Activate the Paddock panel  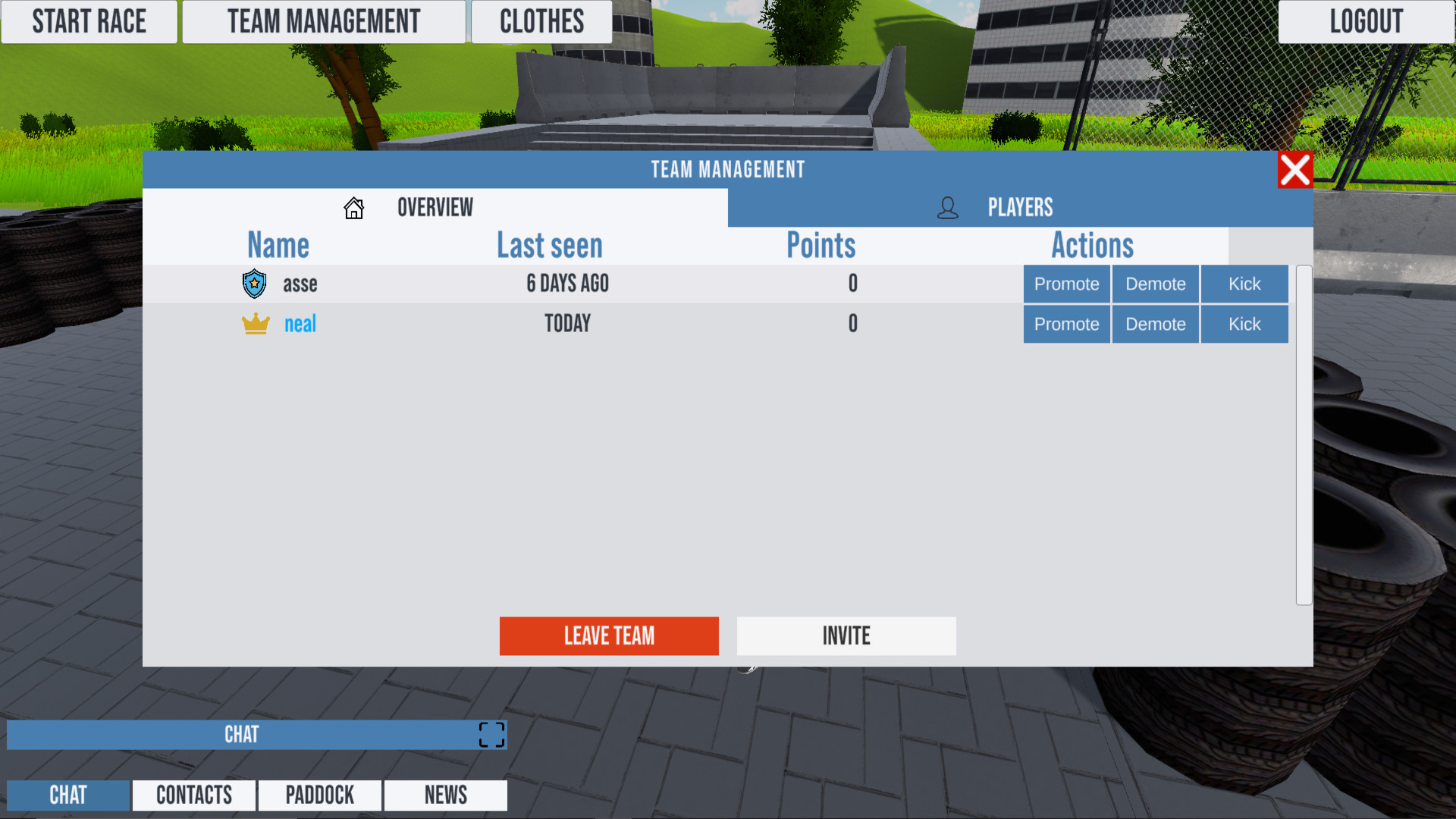coord(319,795)
